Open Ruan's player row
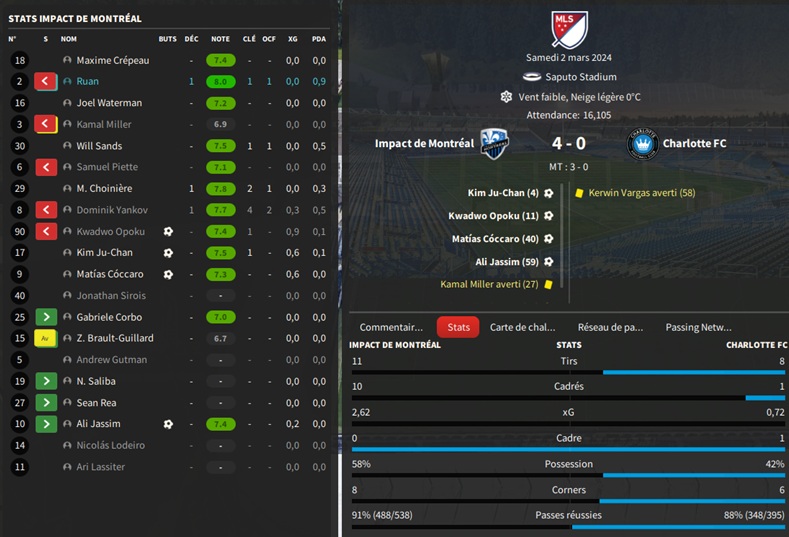Screen dimensions: 789x537 tap(88, 82)
